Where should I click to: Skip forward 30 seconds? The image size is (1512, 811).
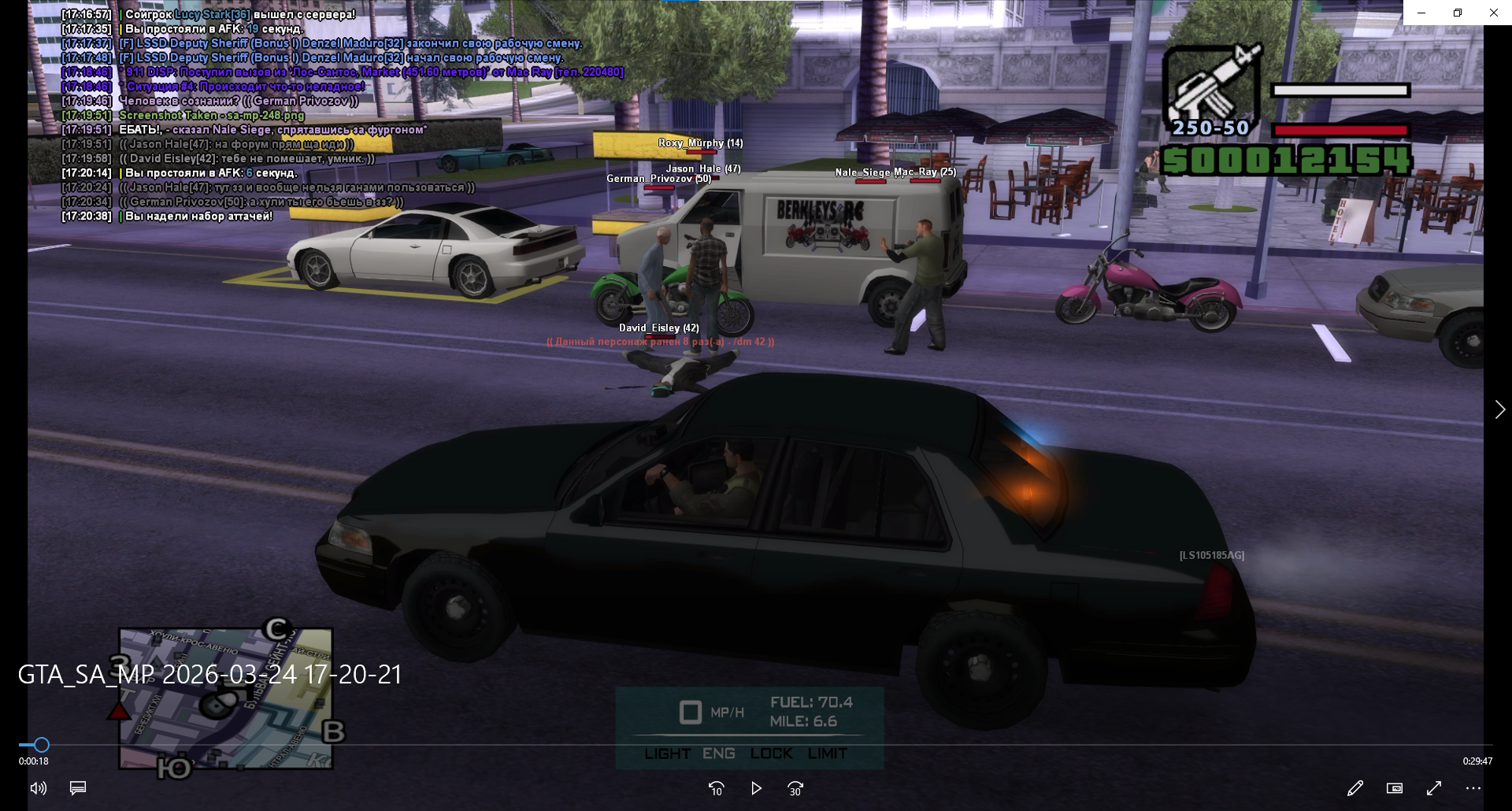[x=795, y=788]
